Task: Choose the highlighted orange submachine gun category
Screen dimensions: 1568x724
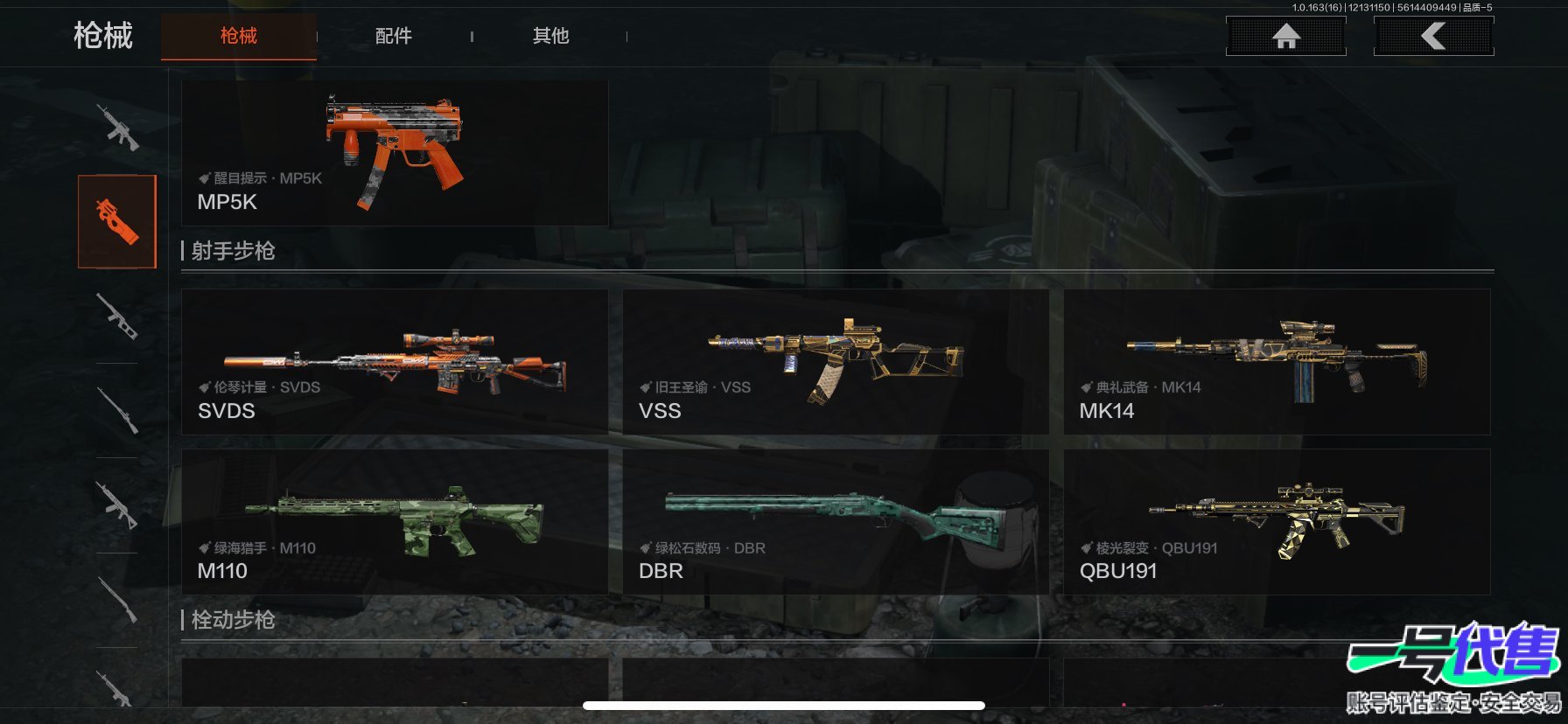Action: [117, 221]
